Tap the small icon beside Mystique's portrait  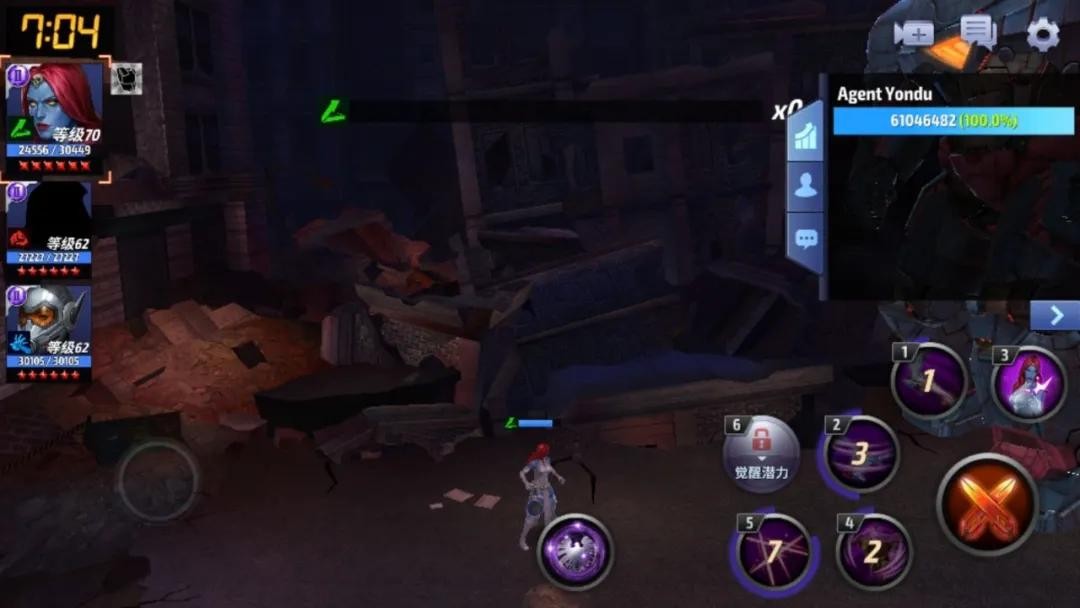pos(126,79)
